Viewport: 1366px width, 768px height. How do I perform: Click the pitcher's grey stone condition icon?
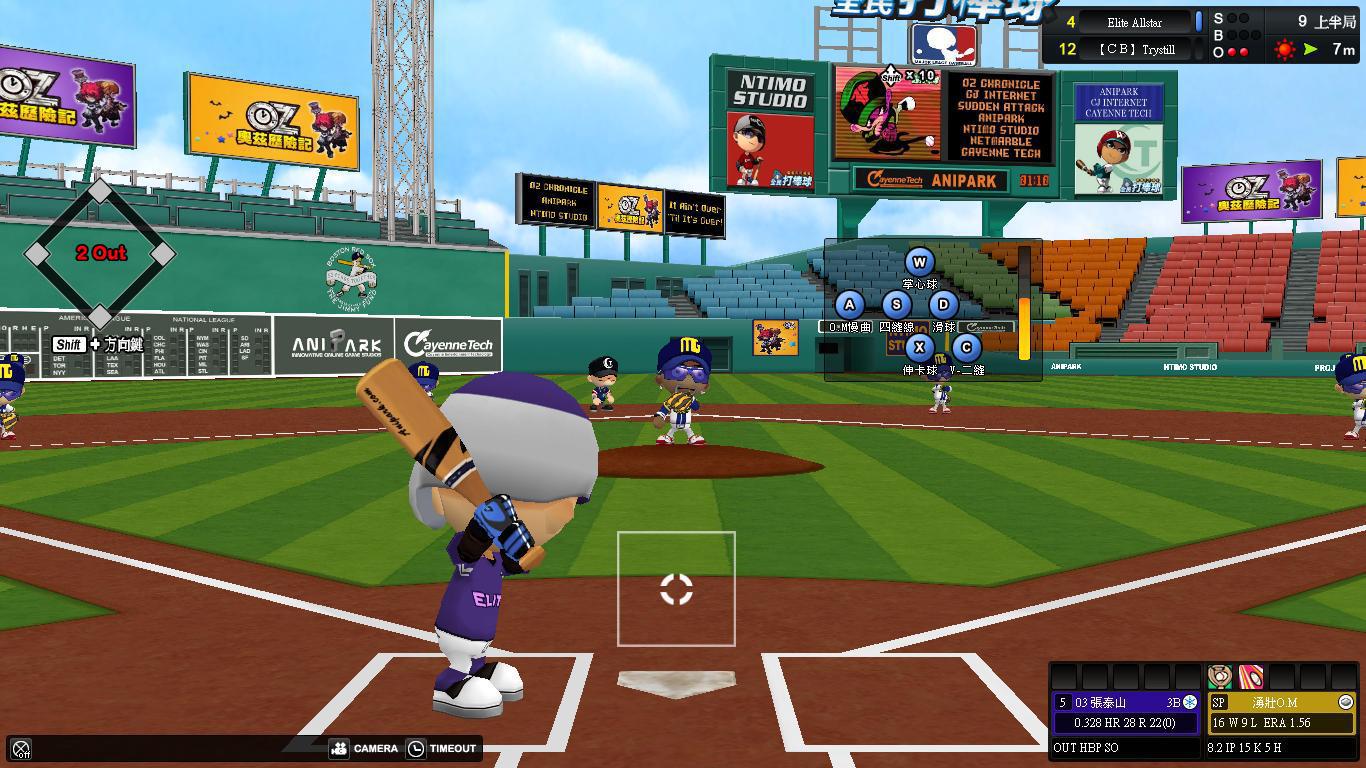pos(1345,703)
